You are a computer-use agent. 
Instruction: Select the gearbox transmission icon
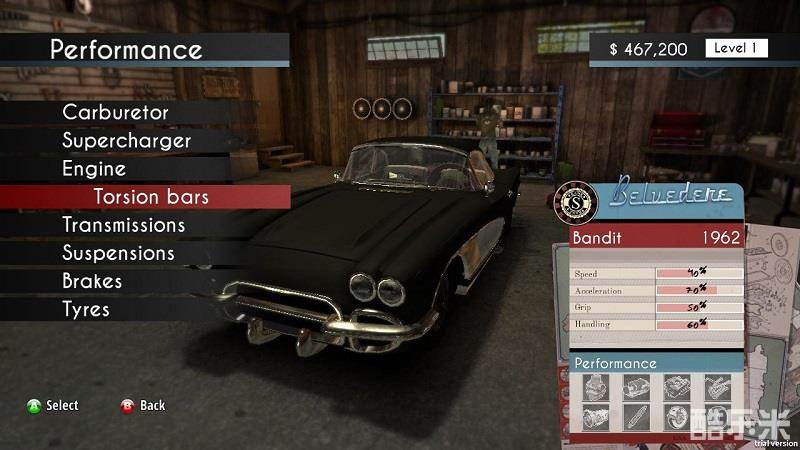tap(593, 416)
